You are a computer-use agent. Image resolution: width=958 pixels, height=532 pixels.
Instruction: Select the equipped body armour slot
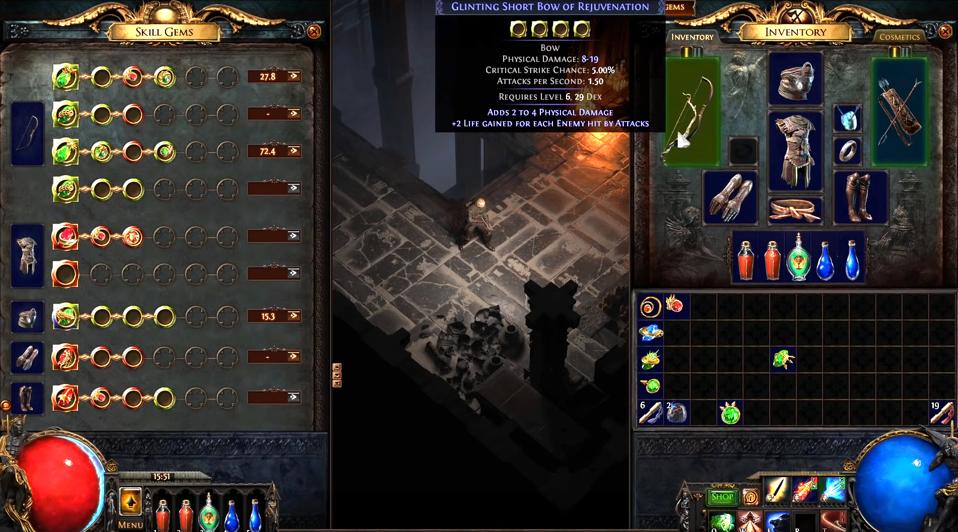[x=795, y=150]
